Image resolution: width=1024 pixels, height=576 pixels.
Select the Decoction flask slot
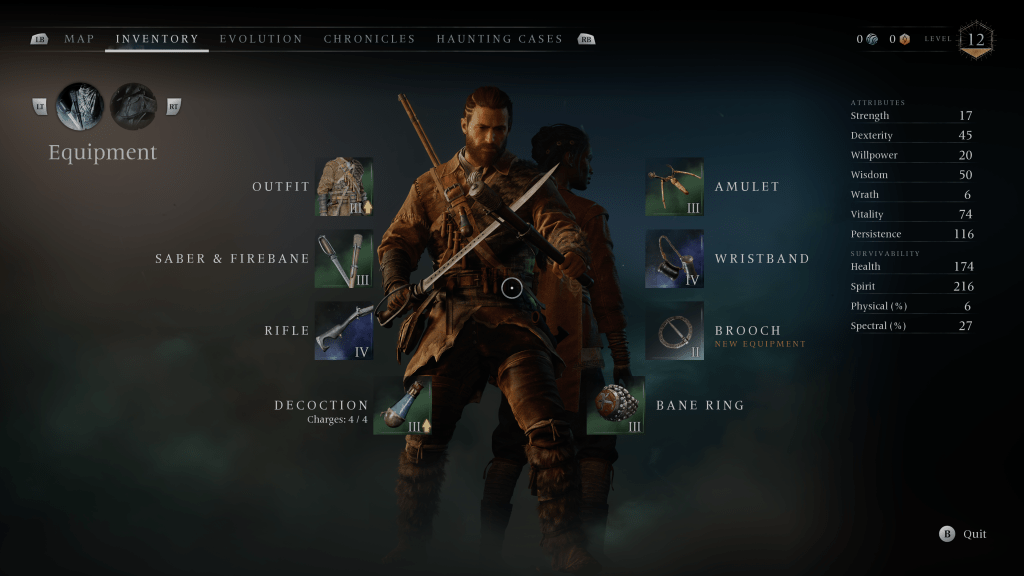[x=403, y=405]
